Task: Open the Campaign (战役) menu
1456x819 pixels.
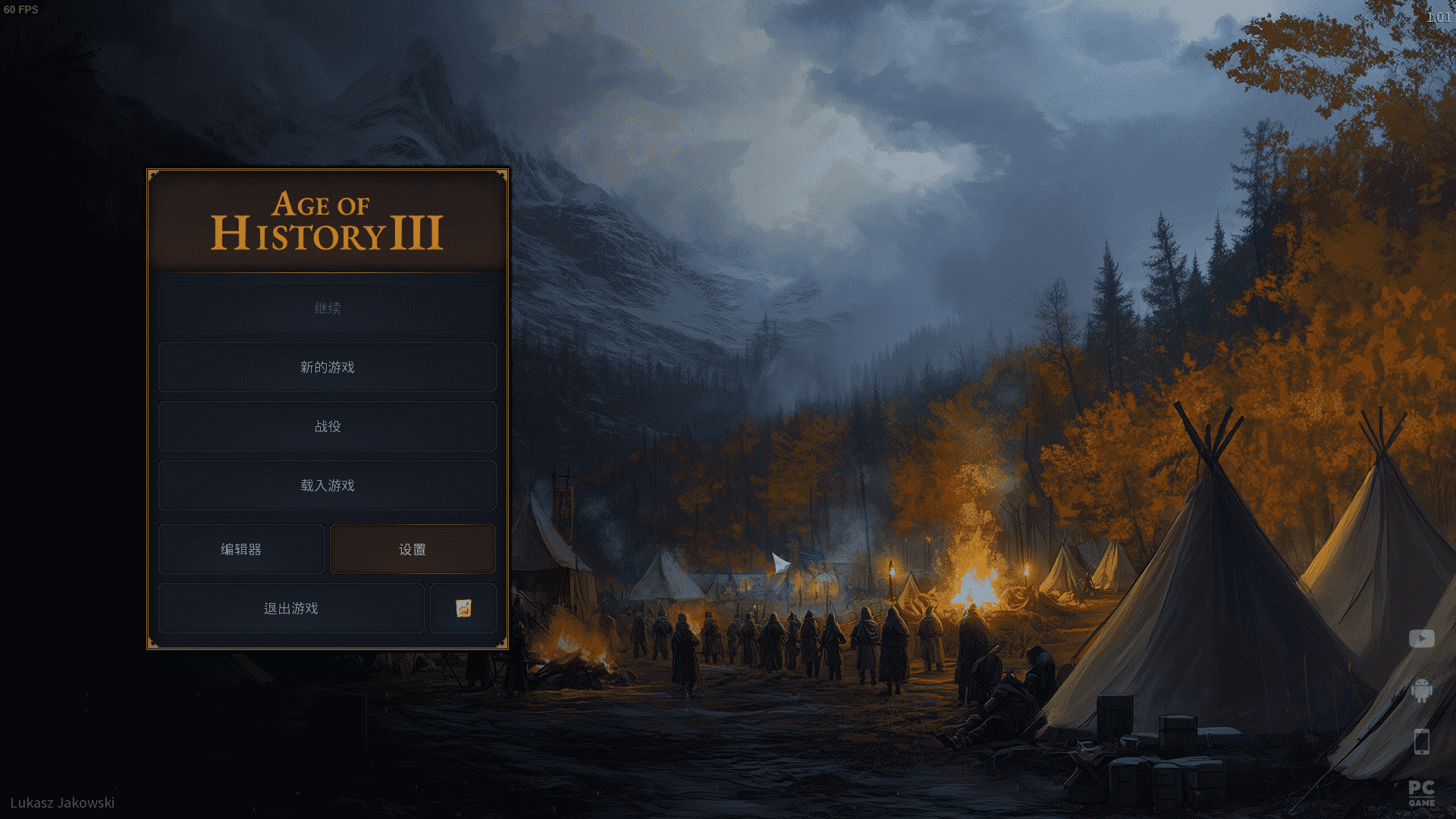Action: 328,426
